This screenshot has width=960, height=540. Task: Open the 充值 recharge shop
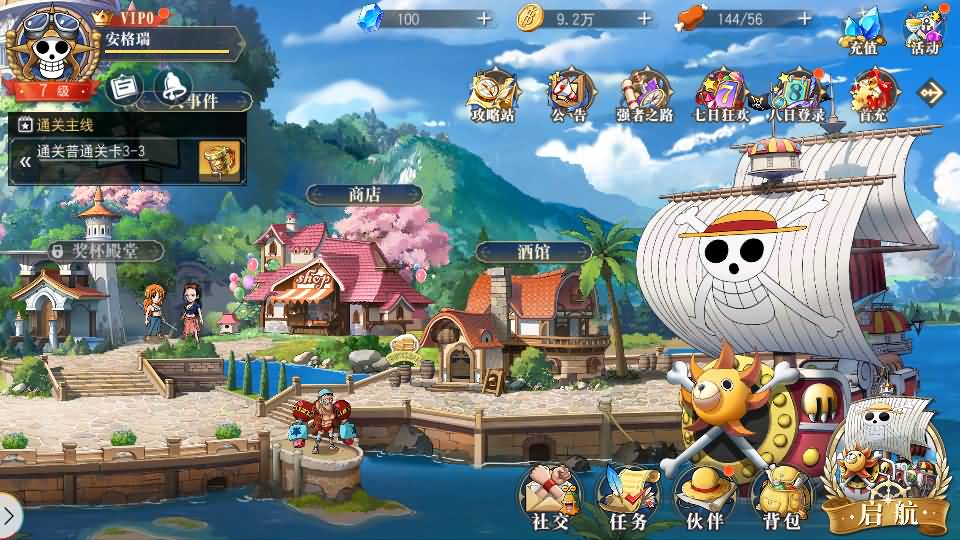click(863, 30)
